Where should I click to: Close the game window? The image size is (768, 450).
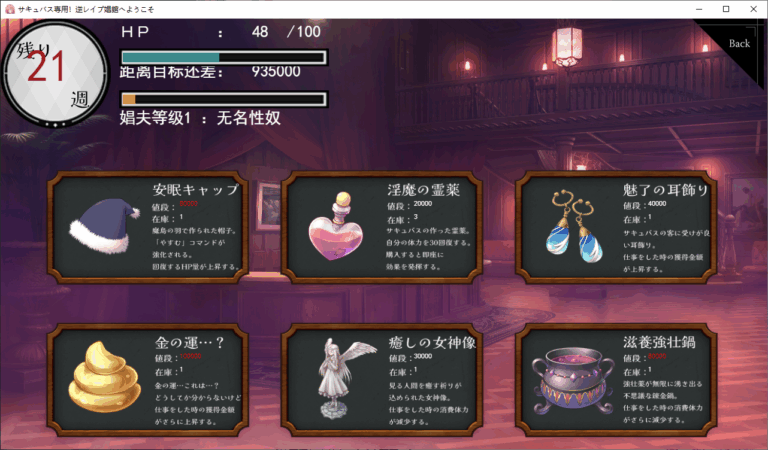pyautogui.click(x=753, y=9)
